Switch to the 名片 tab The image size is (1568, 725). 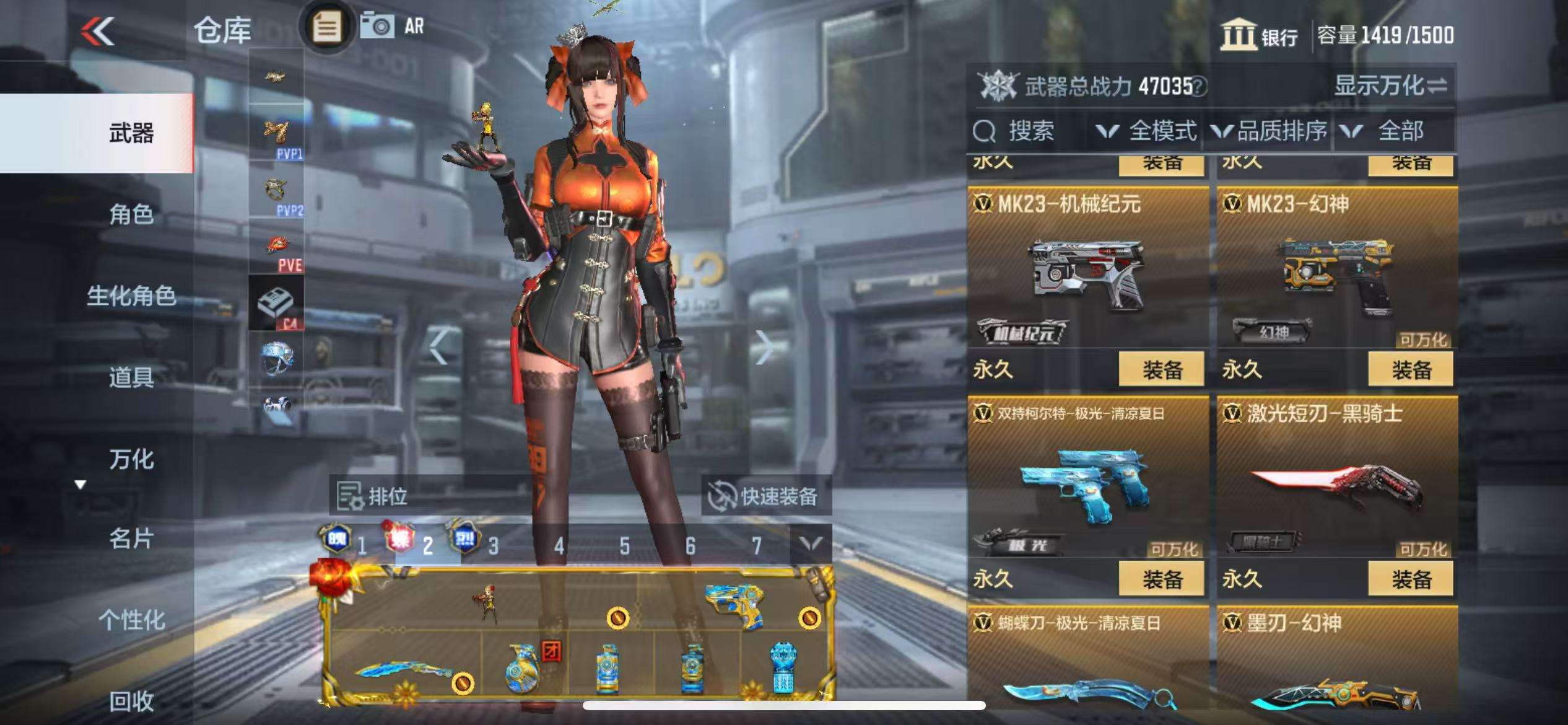click(x=131, y=538)
